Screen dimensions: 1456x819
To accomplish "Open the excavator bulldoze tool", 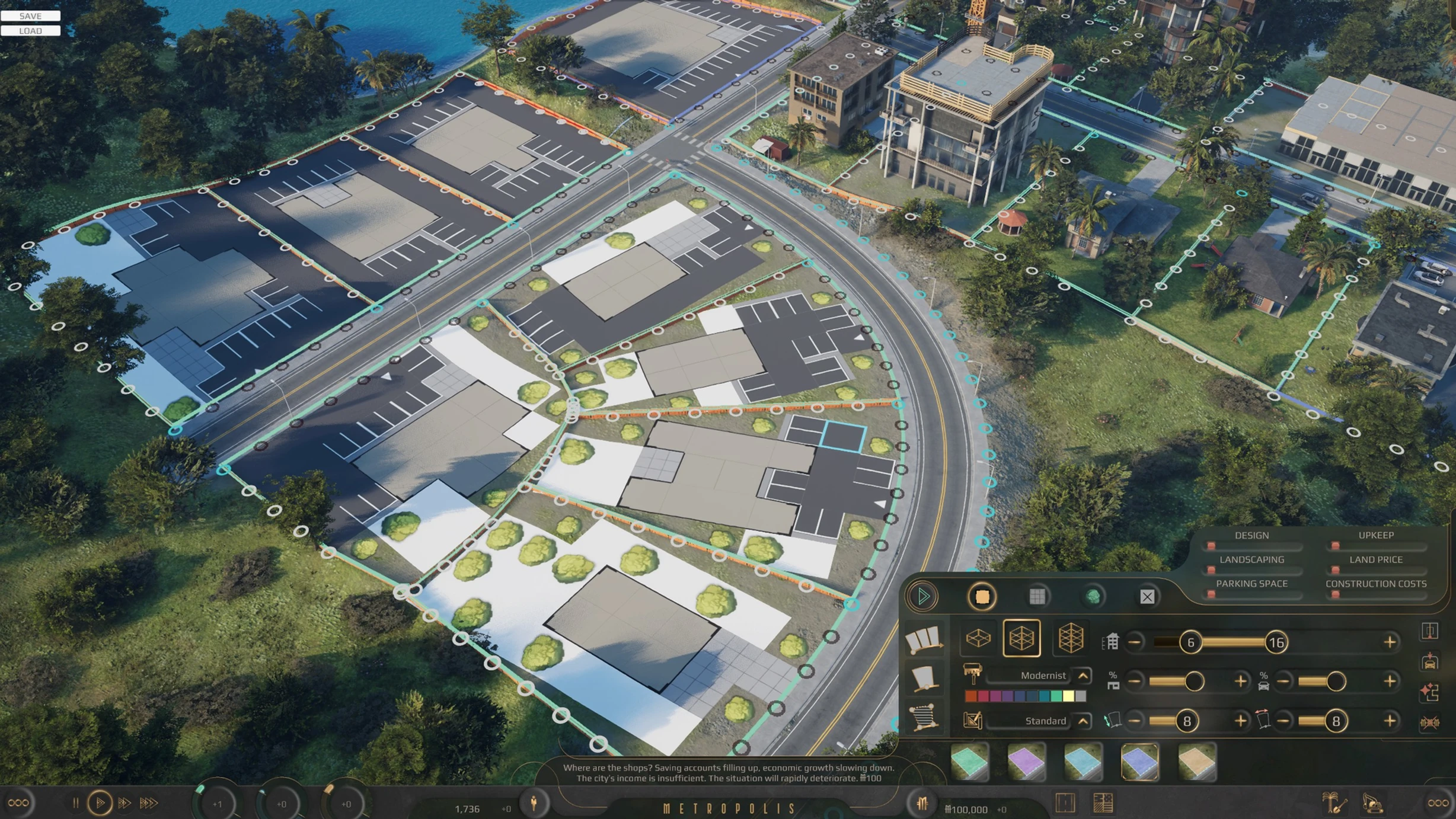I will pos(1373,803).
